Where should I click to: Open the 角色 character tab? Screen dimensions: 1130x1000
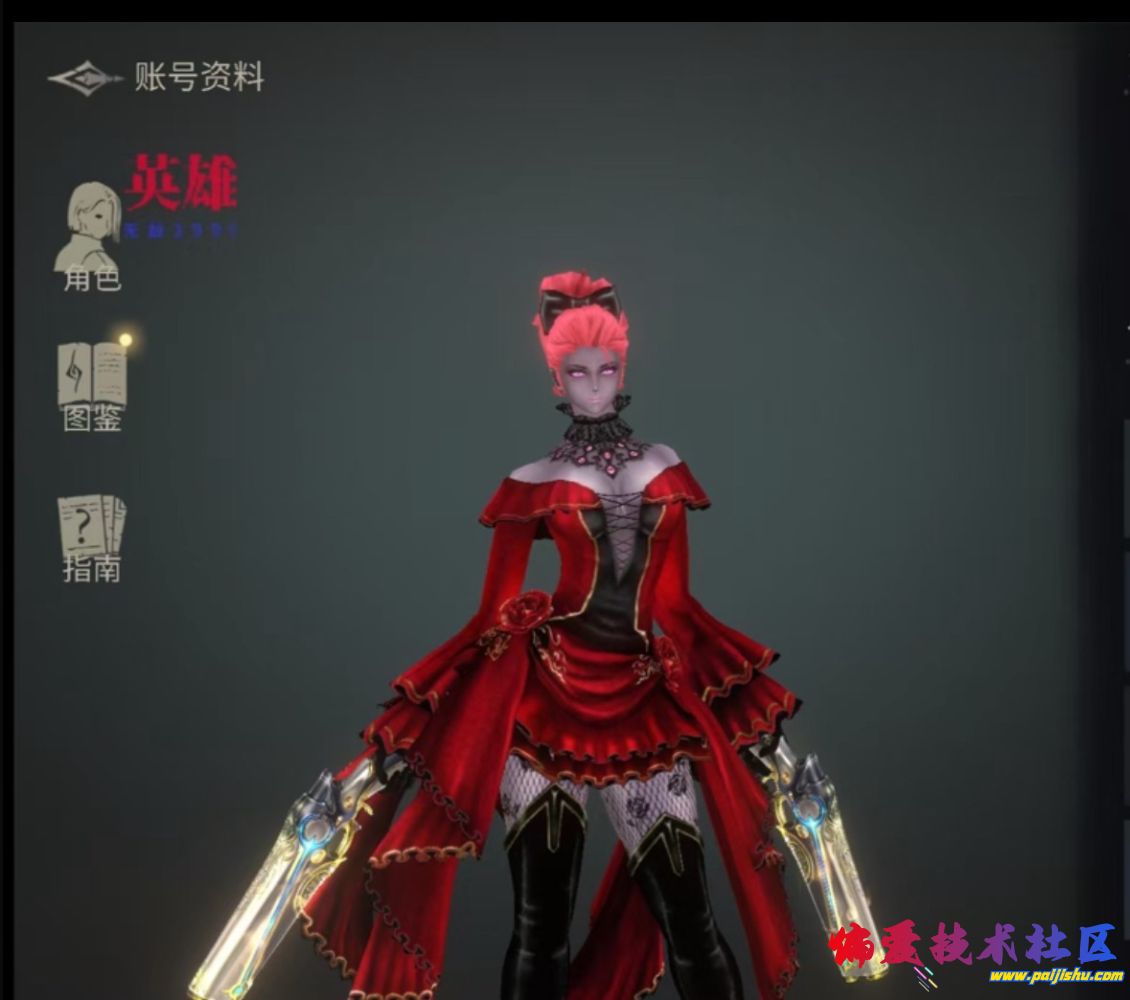(x=91, y=237)
